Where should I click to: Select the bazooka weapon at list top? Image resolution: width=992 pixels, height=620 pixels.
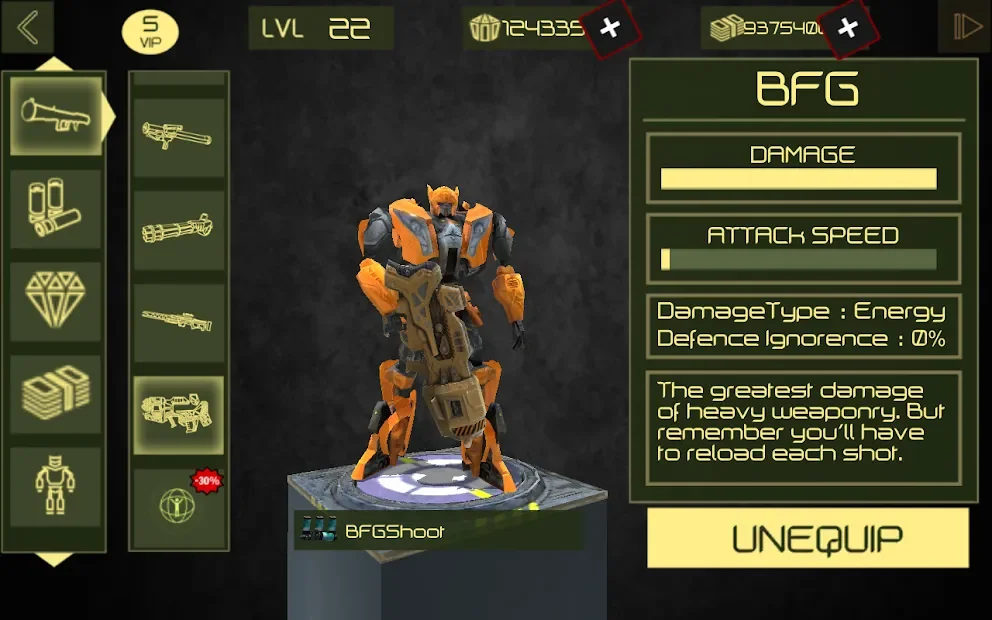(x=178, y=137)
